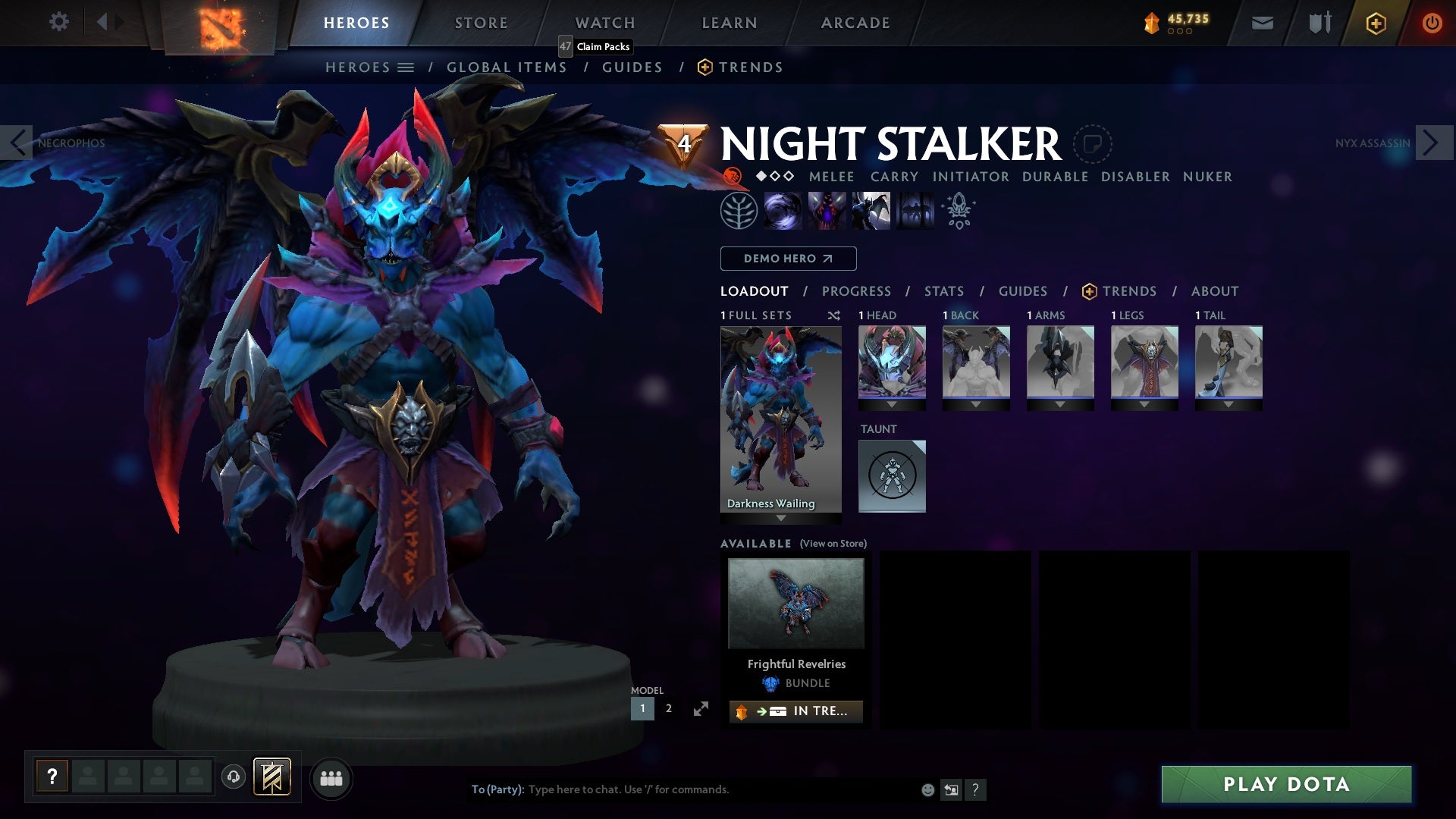Viewport: 1456px width, 819px height.
Task: Open the settings gear
Action: (x=58, y=22)
